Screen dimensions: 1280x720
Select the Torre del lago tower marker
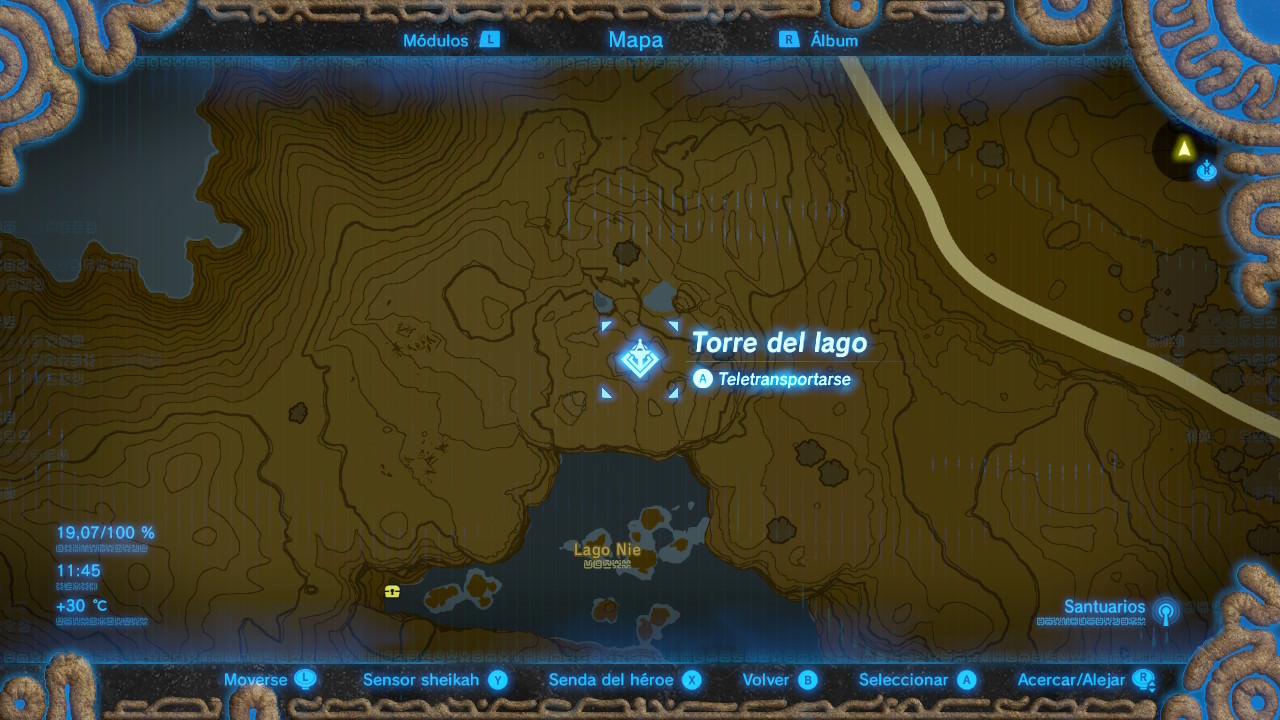[638, 358]
